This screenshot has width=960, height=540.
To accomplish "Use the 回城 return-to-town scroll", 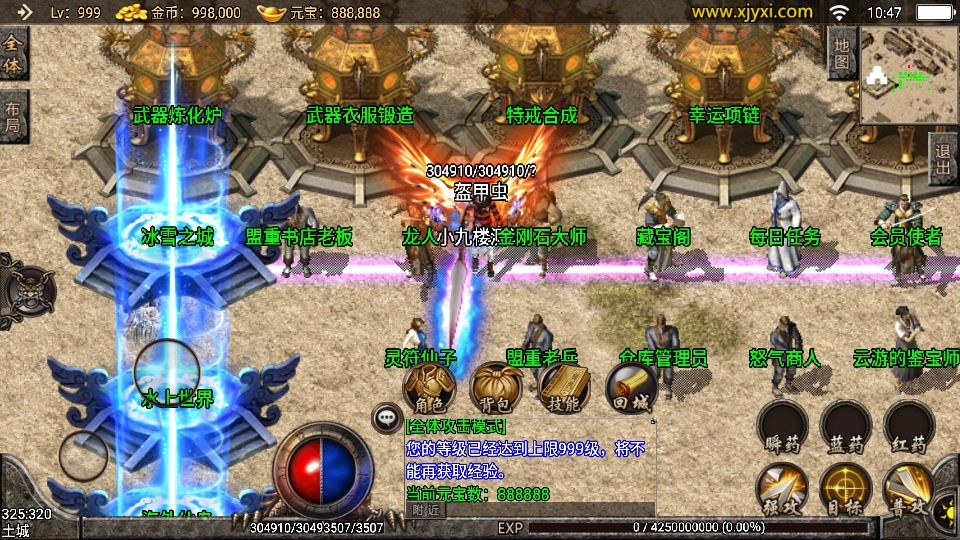I will pyautogui.click(x=632, y=388).
